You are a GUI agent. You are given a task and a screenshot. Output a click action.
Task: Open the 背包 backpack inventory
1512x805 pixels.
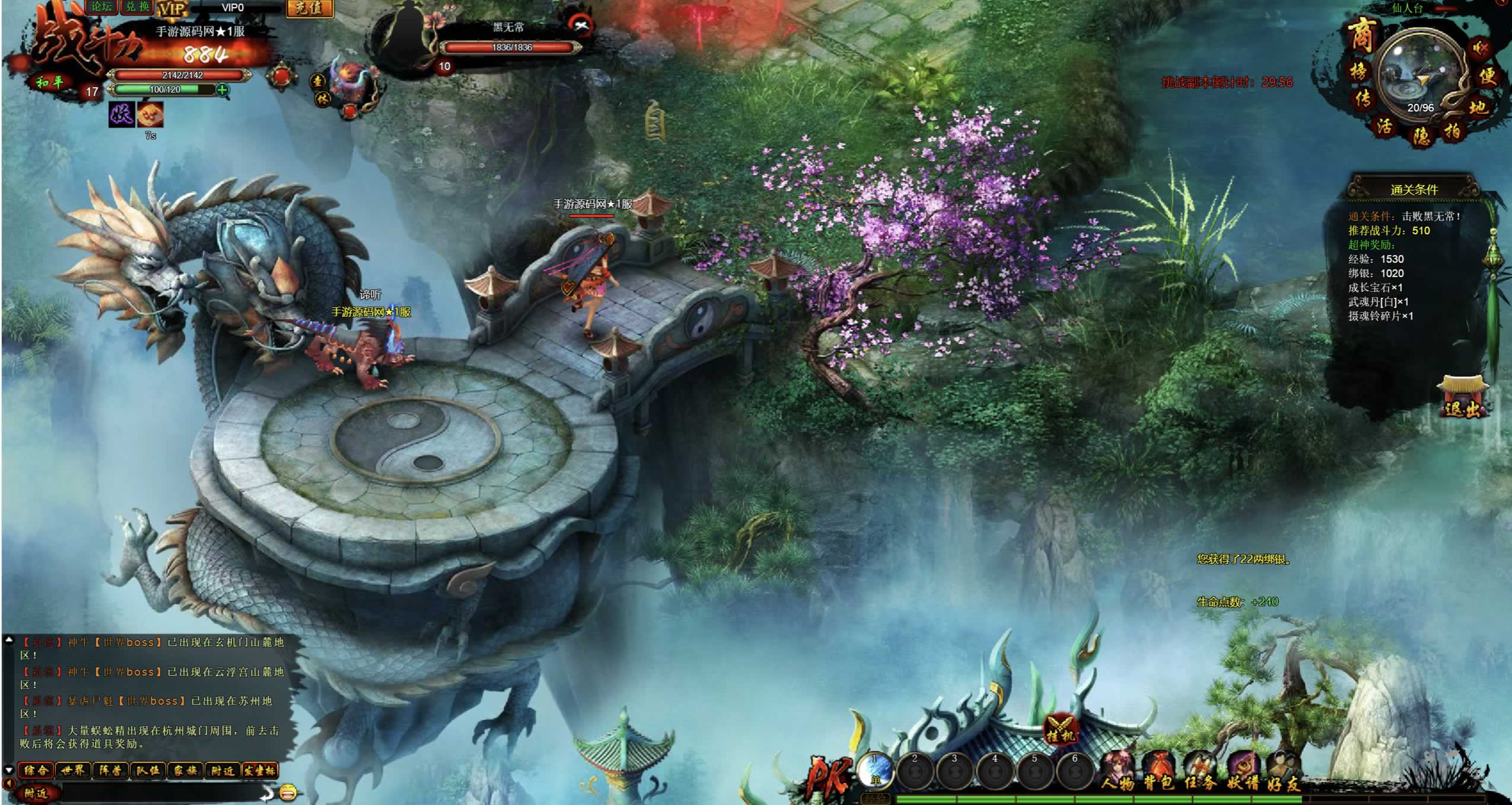(1158, 772)
